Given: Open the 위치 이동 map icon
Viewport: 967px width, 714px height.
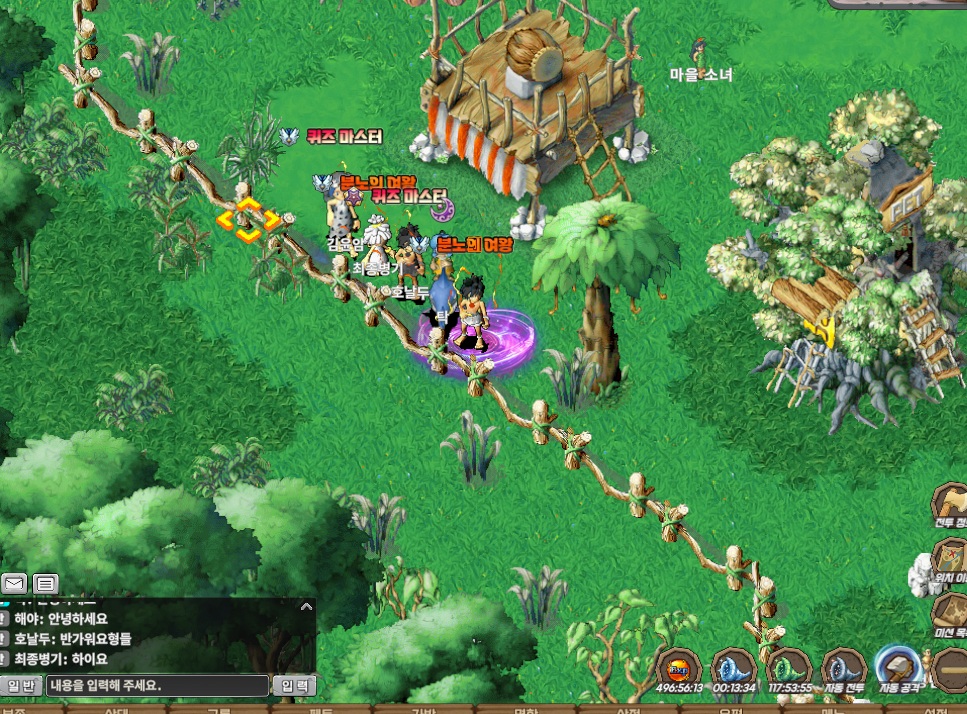Looking at the screenshot, I should [950, 558].
